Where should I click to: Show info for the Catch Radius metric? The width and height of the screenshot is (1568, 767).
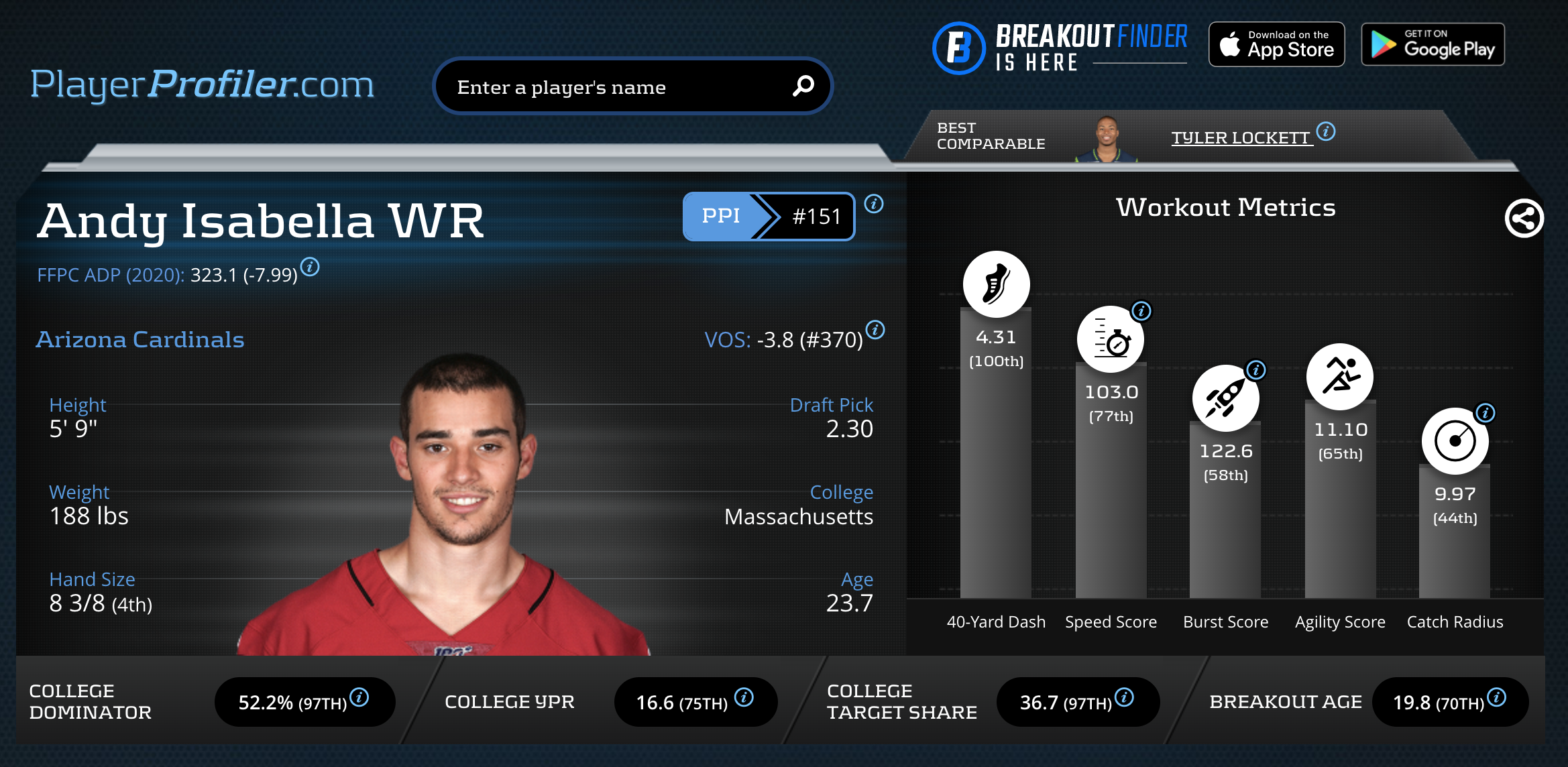1486,412
